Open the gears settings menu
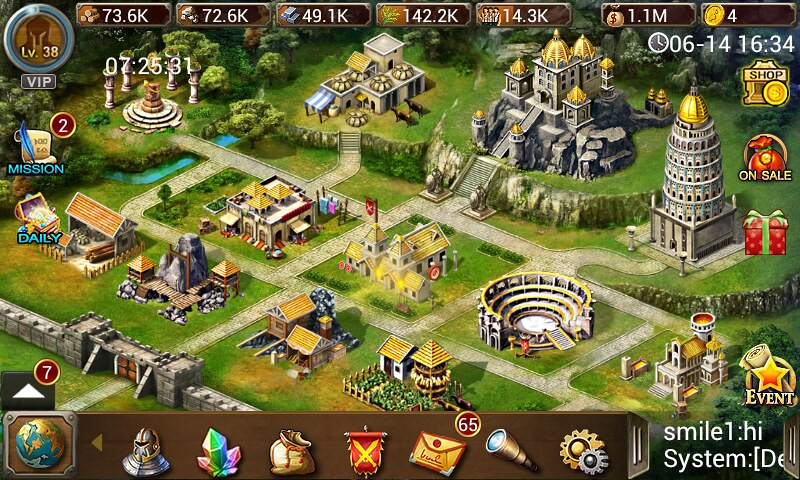This screenshot has height=480, width=800. pyautogui.click(x=583, y=451)
